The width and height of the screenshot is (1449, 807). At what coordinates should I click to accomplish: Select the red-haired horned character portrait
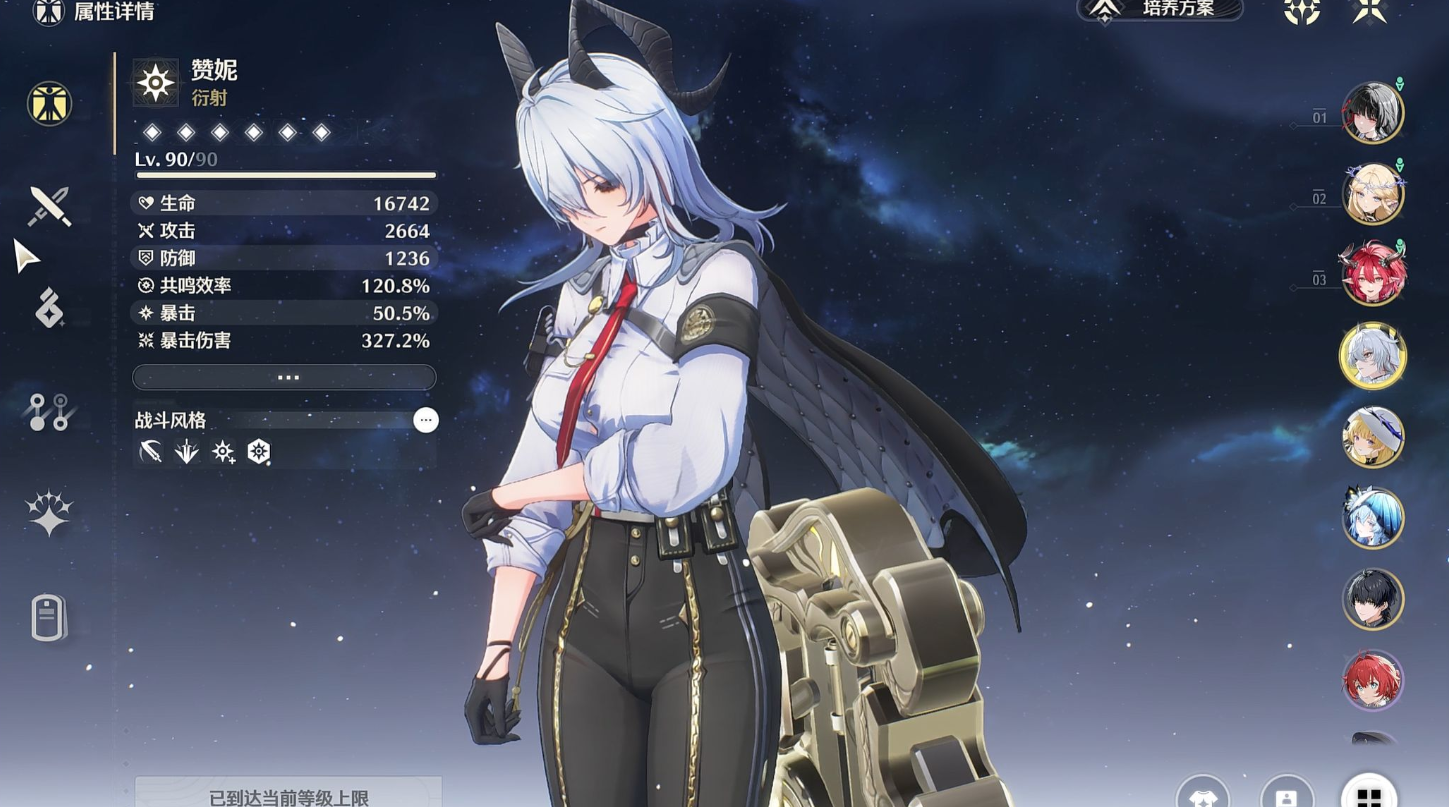[x=1372, y=273]
